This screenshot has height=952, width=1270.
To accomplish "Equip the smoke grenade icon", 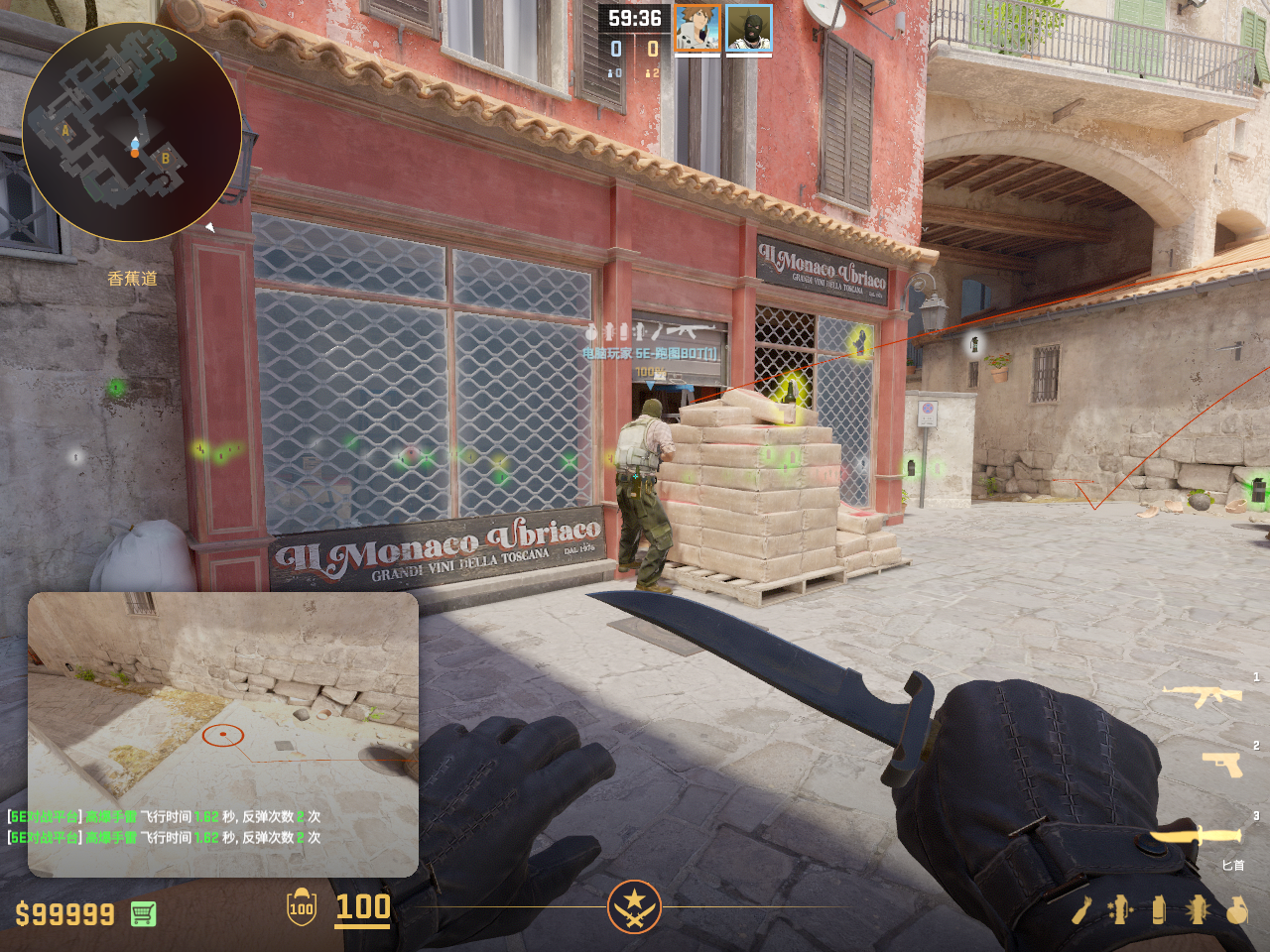I will point(1159,909).
